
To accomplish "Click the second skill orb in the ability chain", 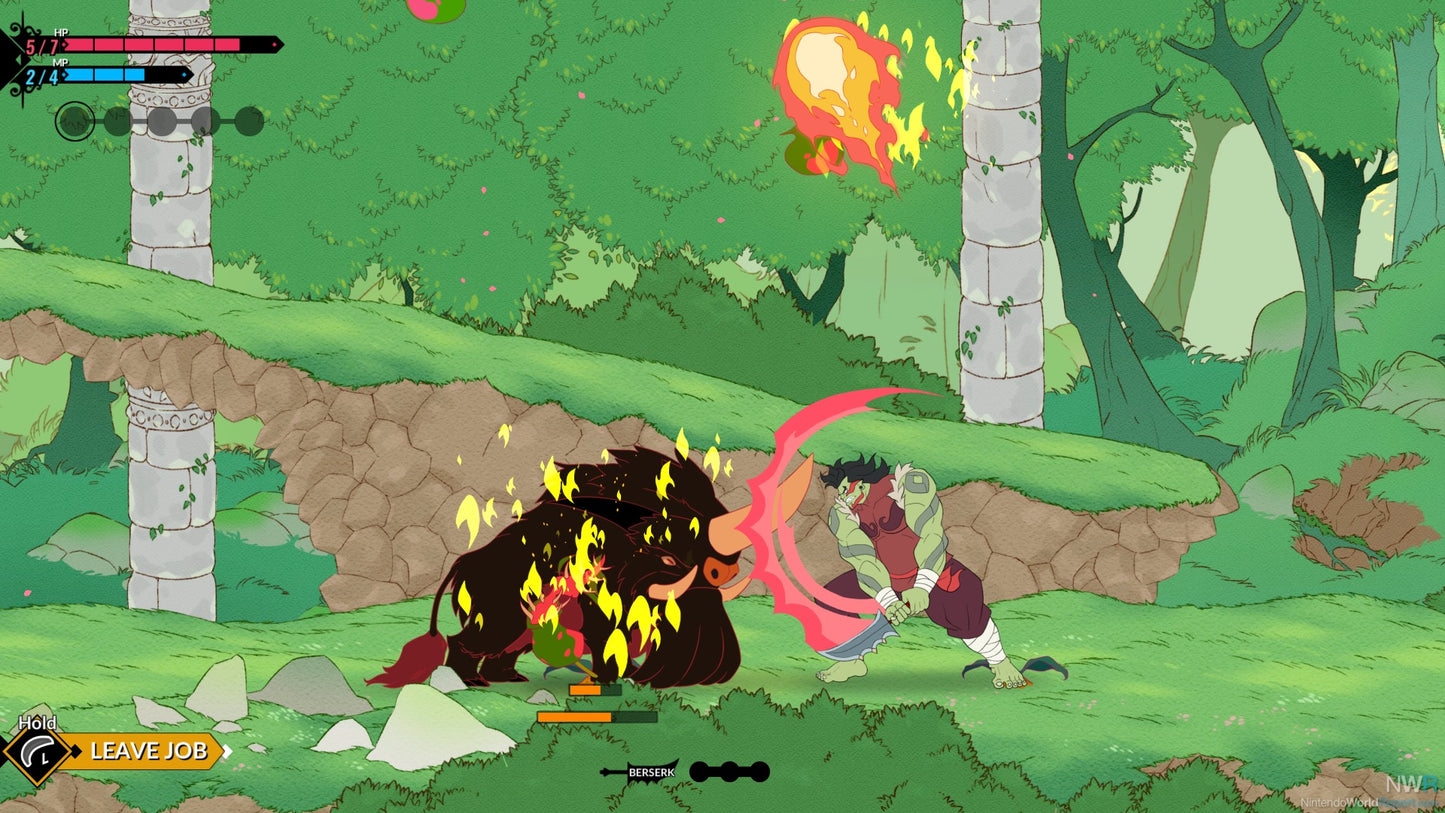I will click(x=116, y=120).
